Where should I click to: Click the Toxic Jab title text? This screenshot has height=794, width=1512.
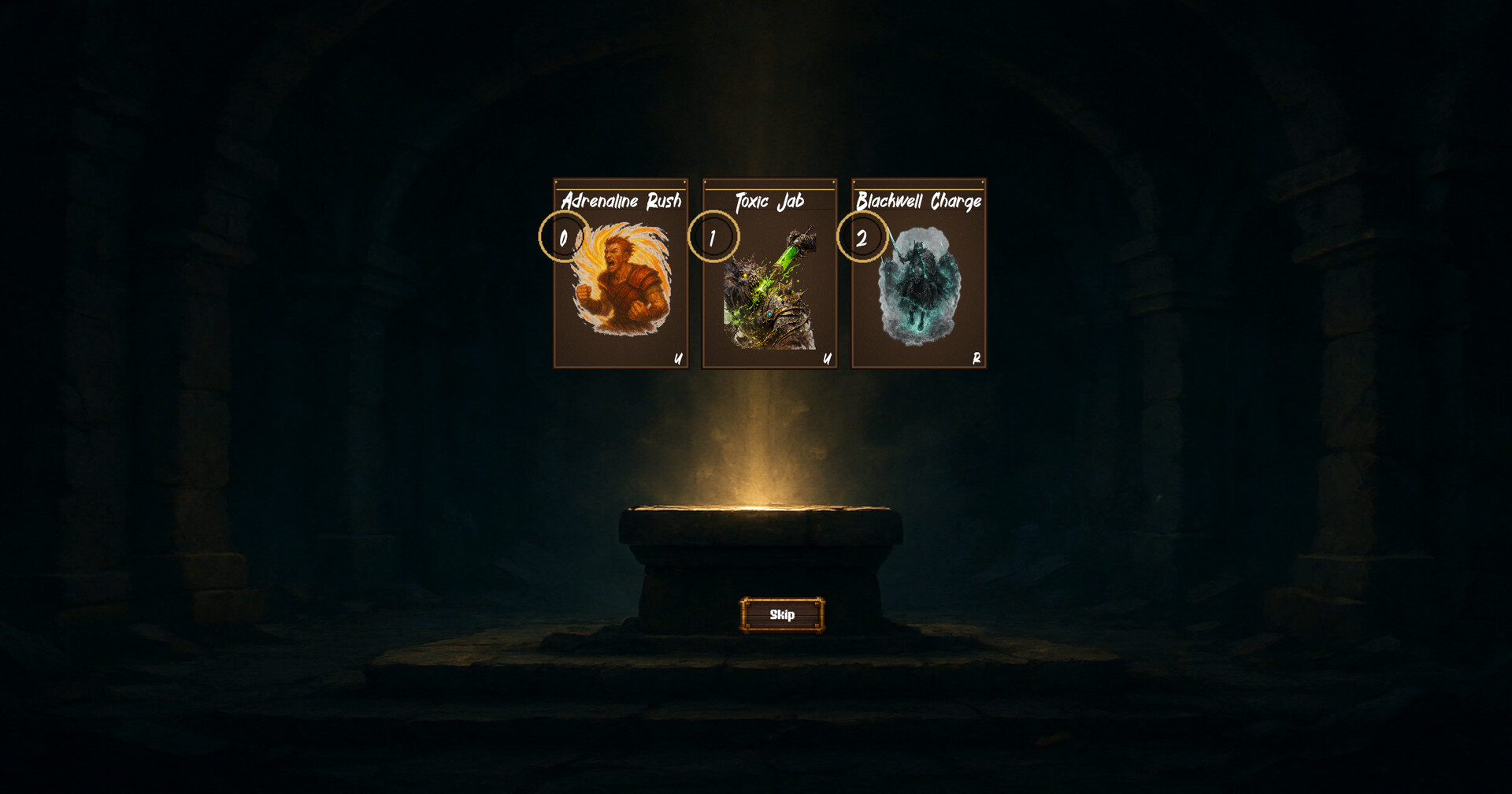(x=770, y=202)
